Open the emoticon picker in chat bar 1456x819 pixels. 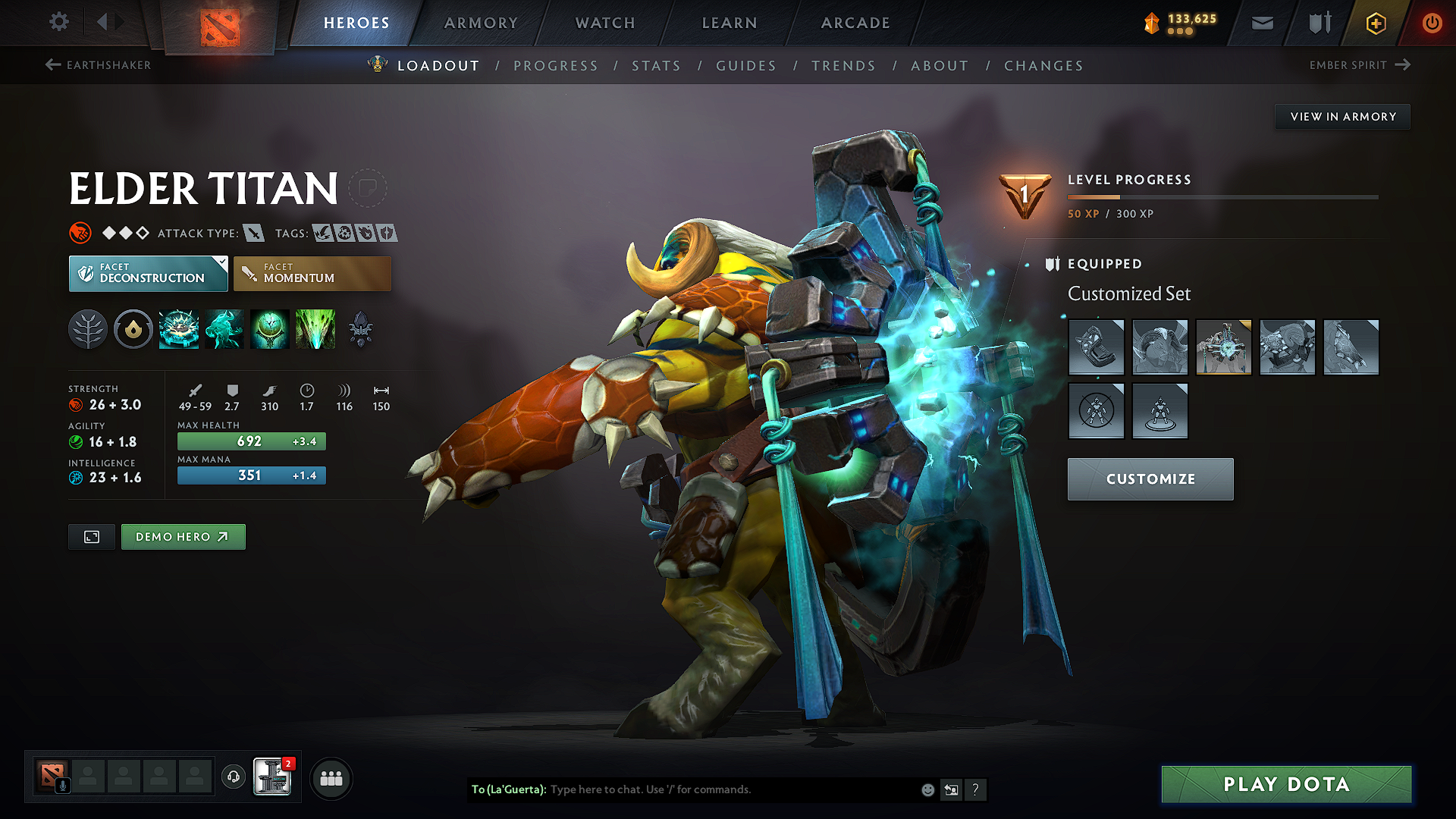[x=927, y=789]
